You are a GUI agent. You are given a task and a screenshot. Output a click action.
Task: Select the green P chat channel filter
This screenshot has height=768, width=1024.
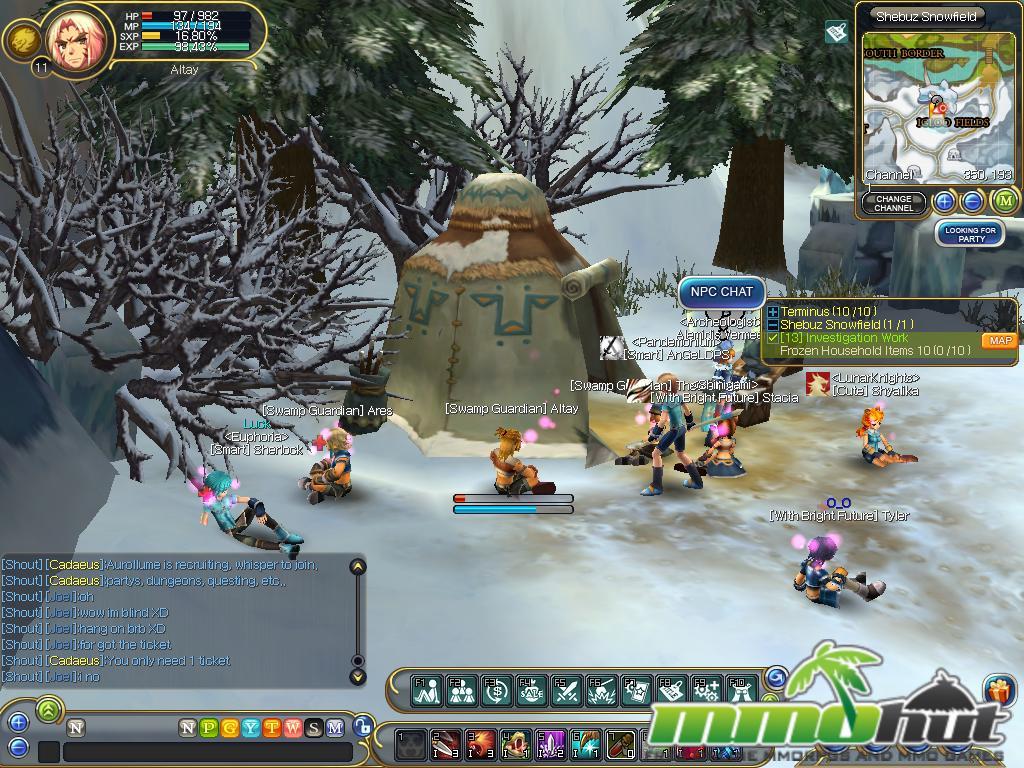coord(208,728)
